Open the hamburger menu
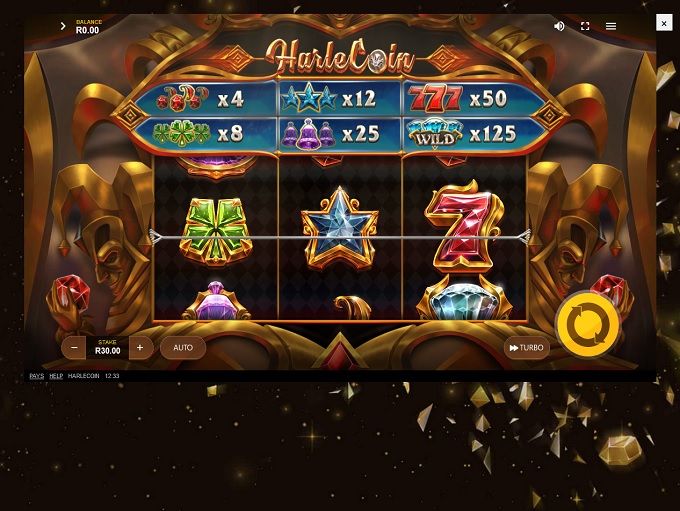The width and height of the screenshot is (680, 511). [611, 26]
